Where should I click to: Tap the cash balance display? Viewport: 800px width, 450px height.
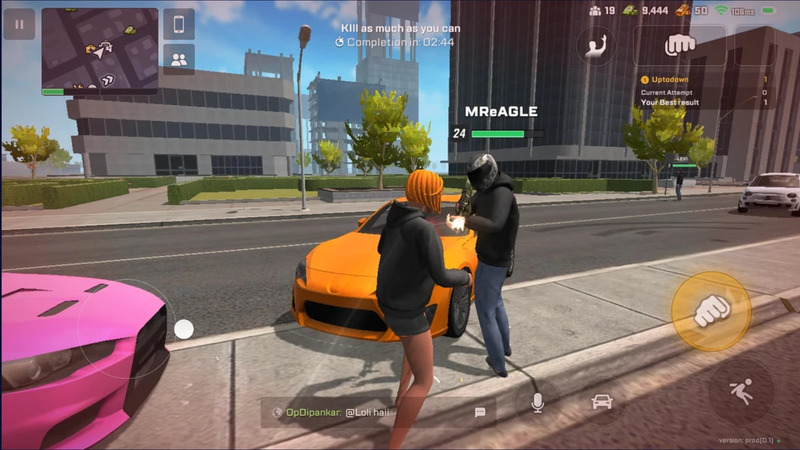(x=645, y=10)
